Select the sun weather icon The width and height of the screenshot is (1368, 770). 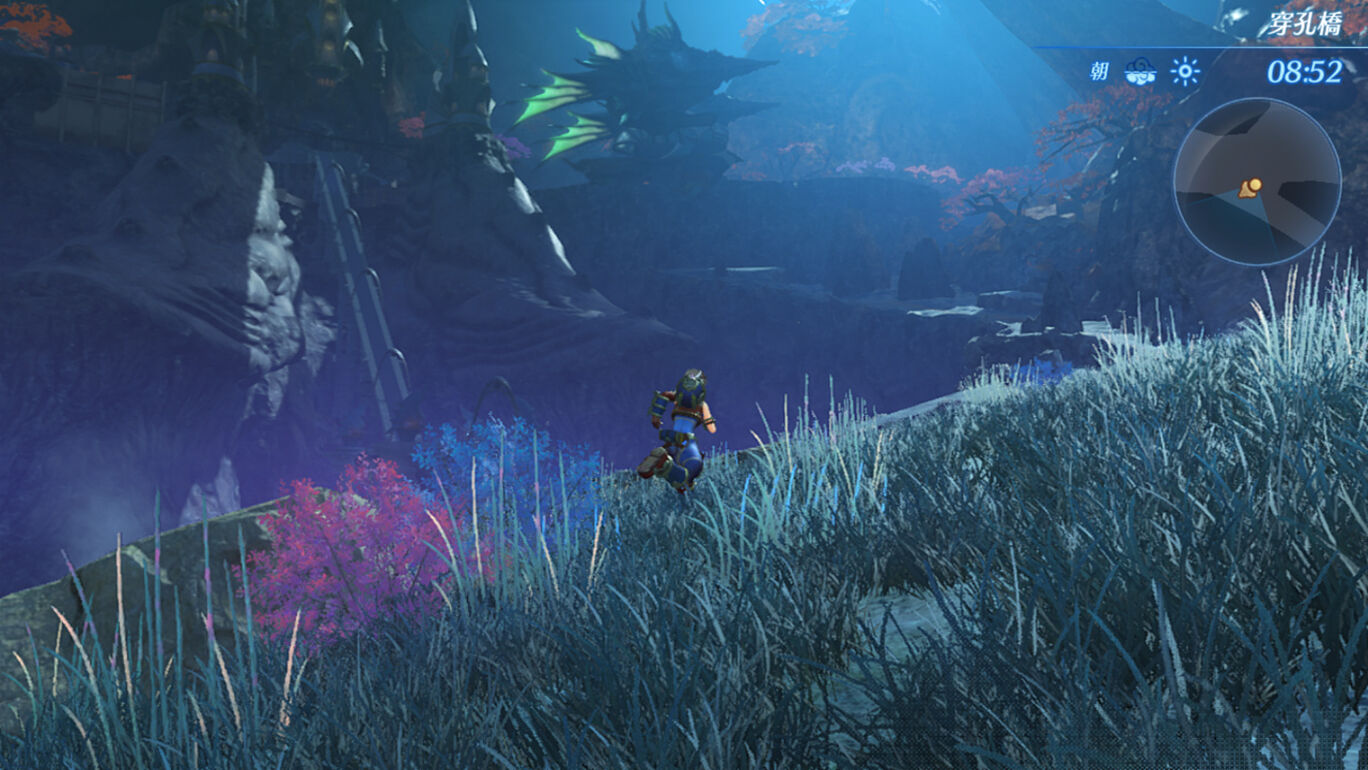(1186, 71)
